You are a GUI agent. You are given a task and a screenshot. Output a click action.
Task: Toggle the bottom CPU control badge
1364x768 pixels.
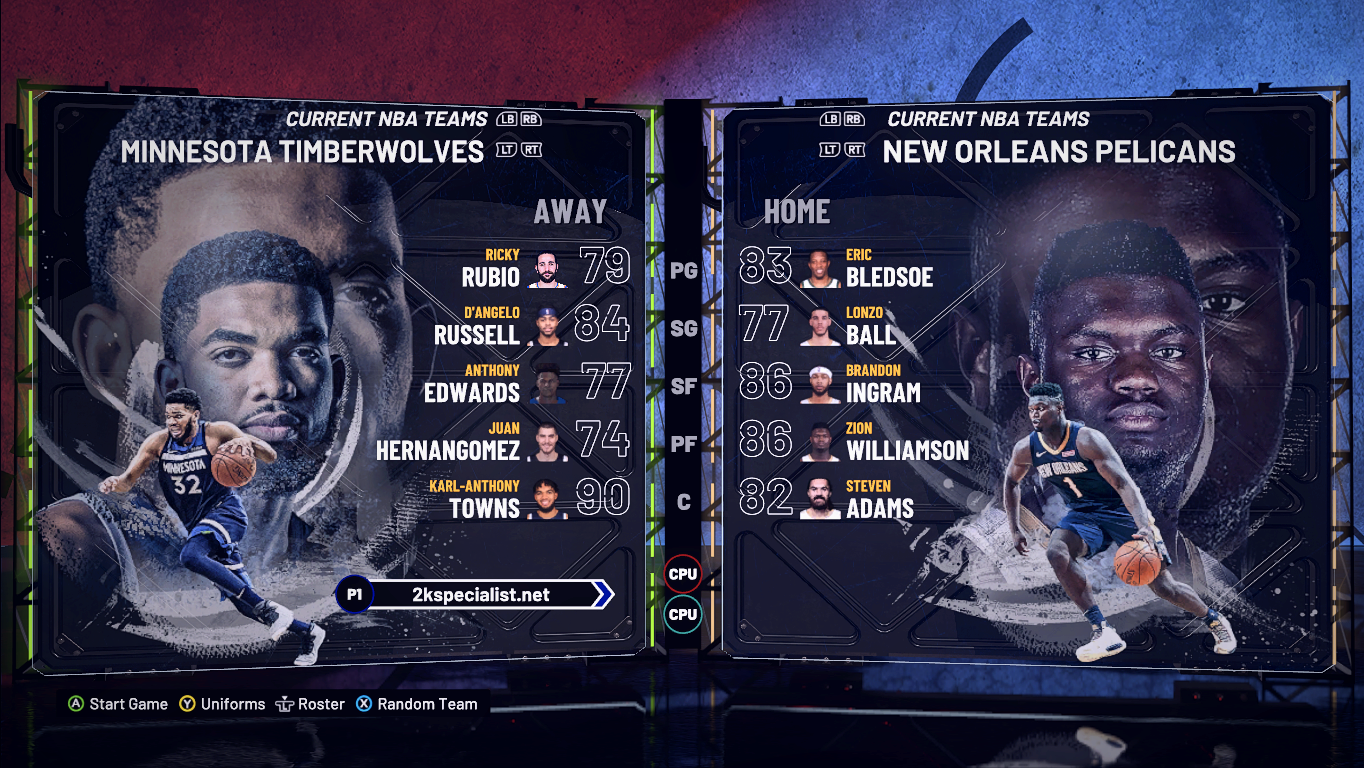click(682, 615)
